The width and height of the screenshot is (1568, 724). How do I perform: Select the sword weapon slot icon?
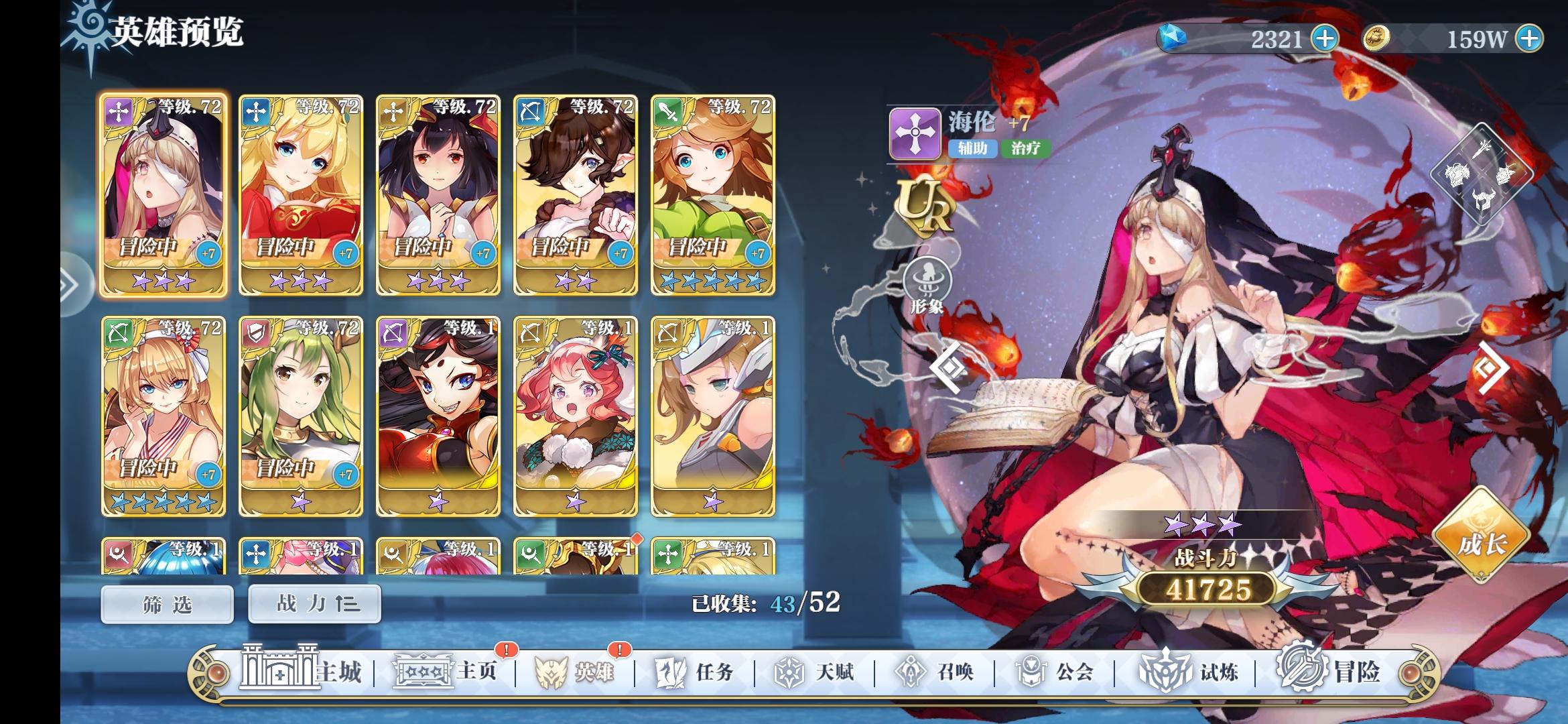point(1482,148)
